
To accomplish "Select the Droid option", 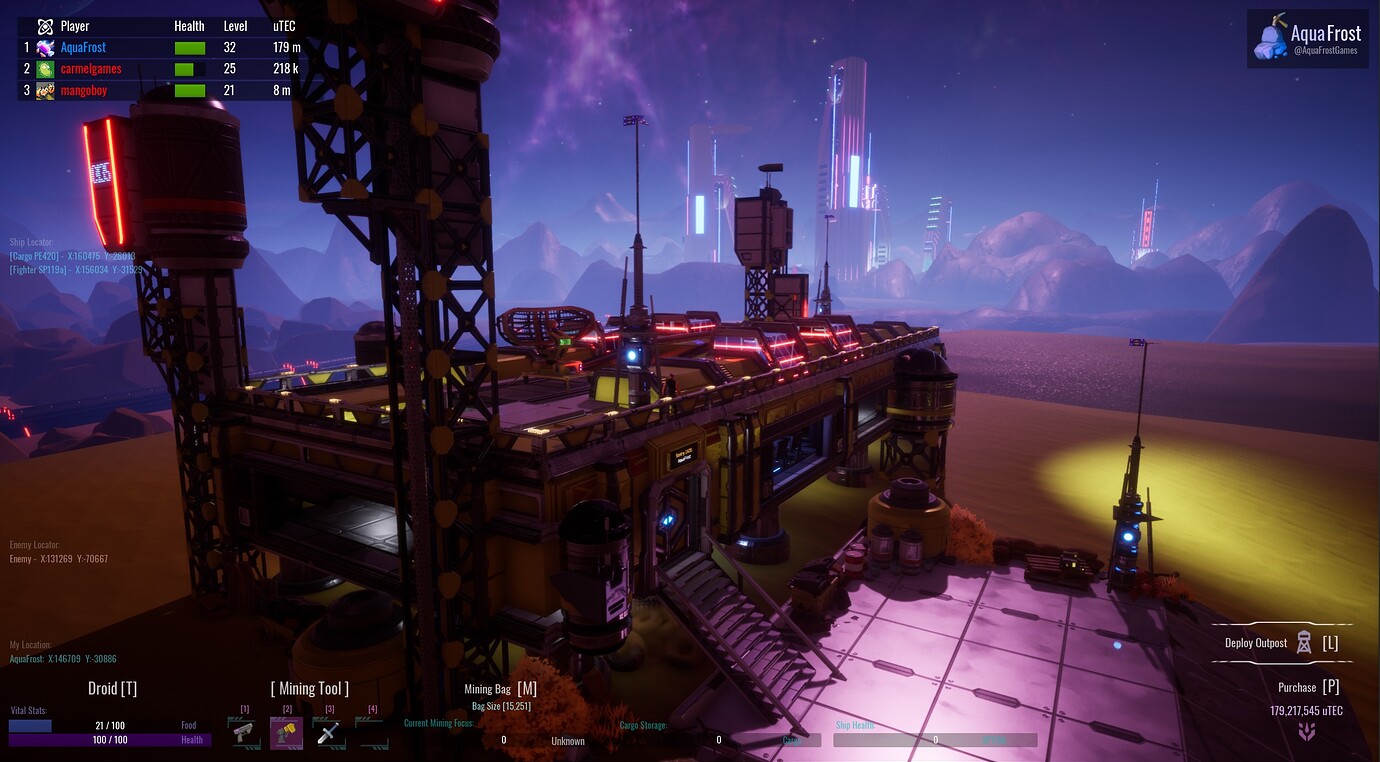I will point(113,688).
